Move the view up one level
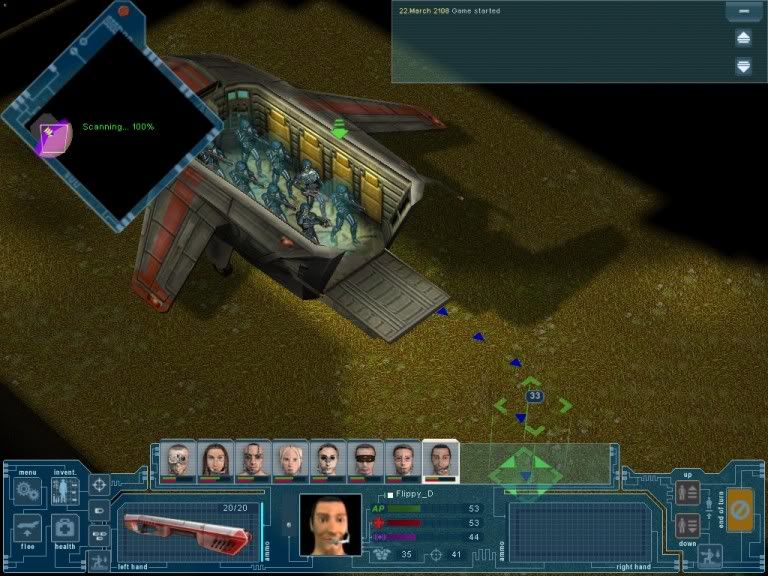Viewport: 768px width, 576px height. point(688,492)
